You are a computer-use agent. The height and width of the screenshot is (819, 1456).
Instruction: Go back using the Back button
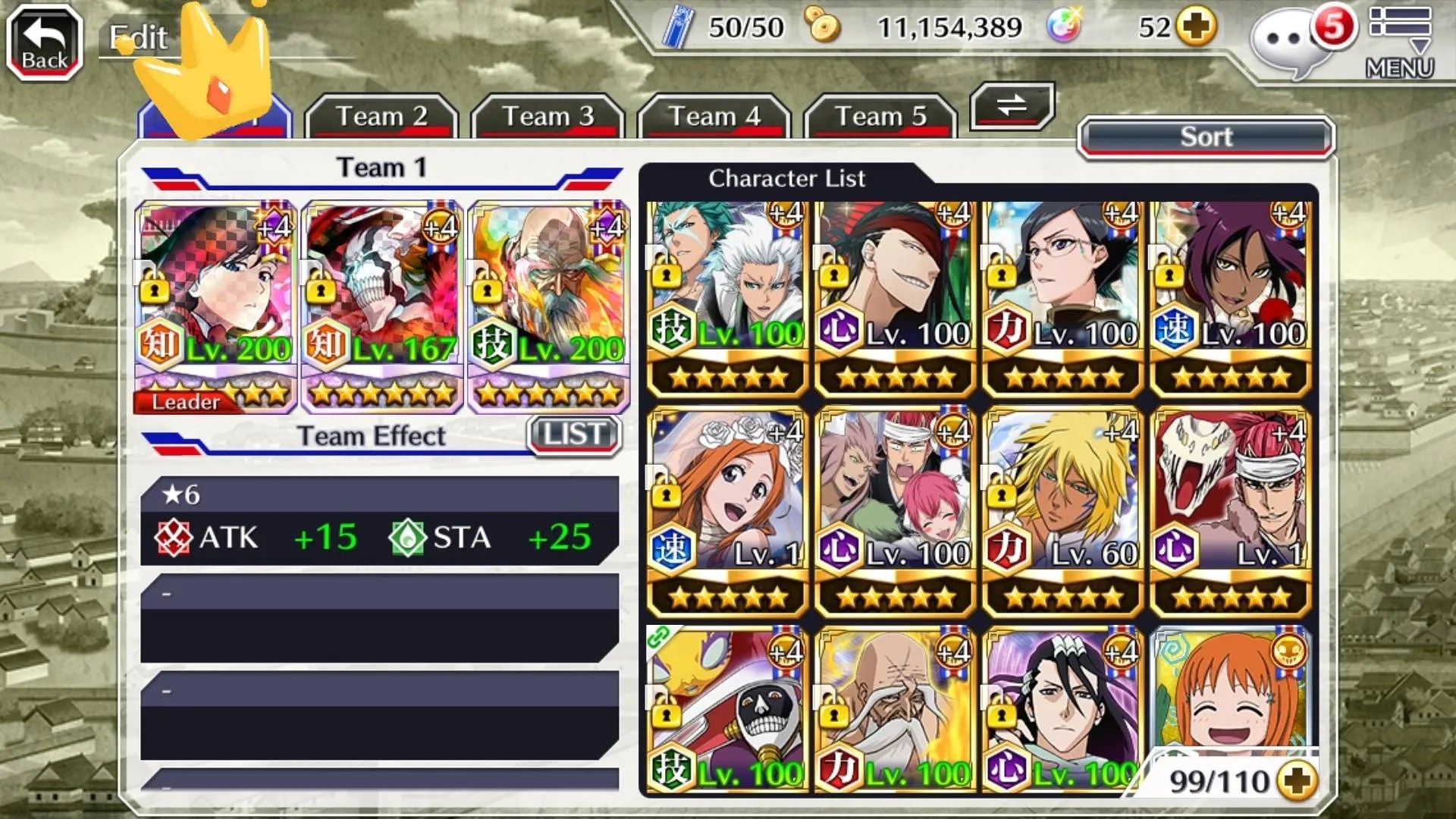44,42
